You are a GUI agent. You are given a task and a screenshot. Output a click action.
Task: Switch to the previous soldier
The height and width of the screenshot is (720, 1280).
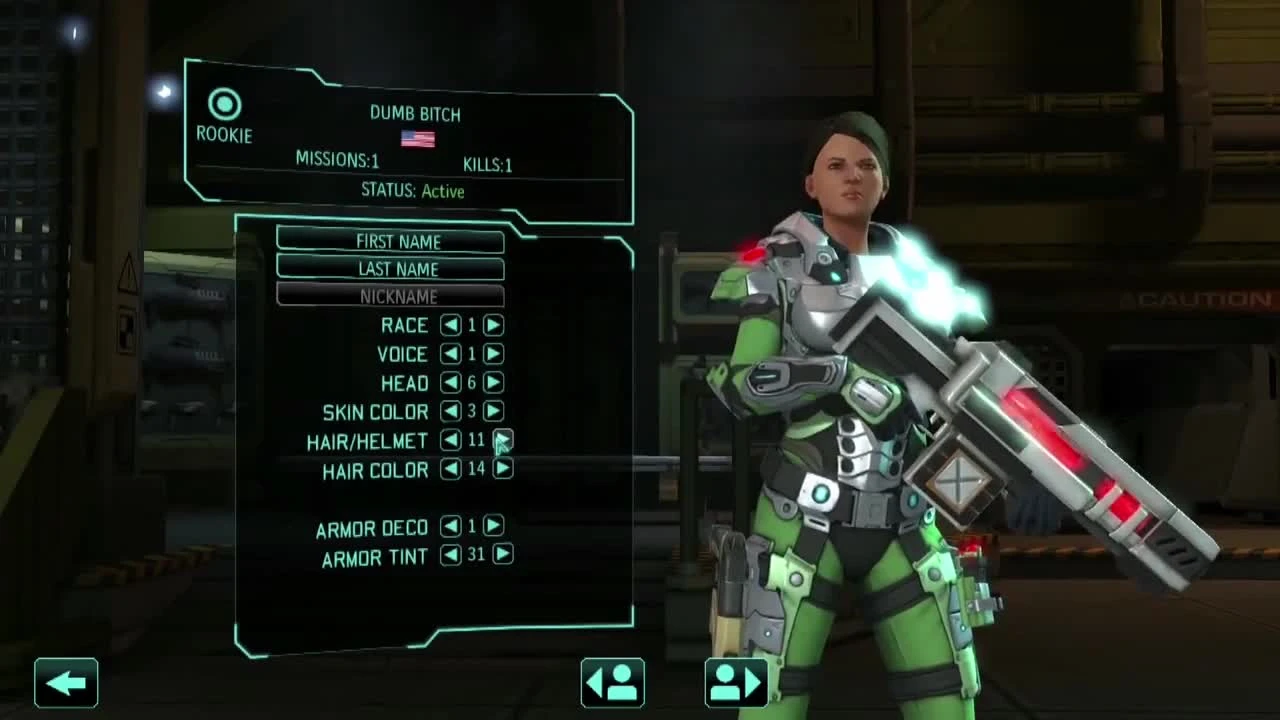[x=612, y=683]
